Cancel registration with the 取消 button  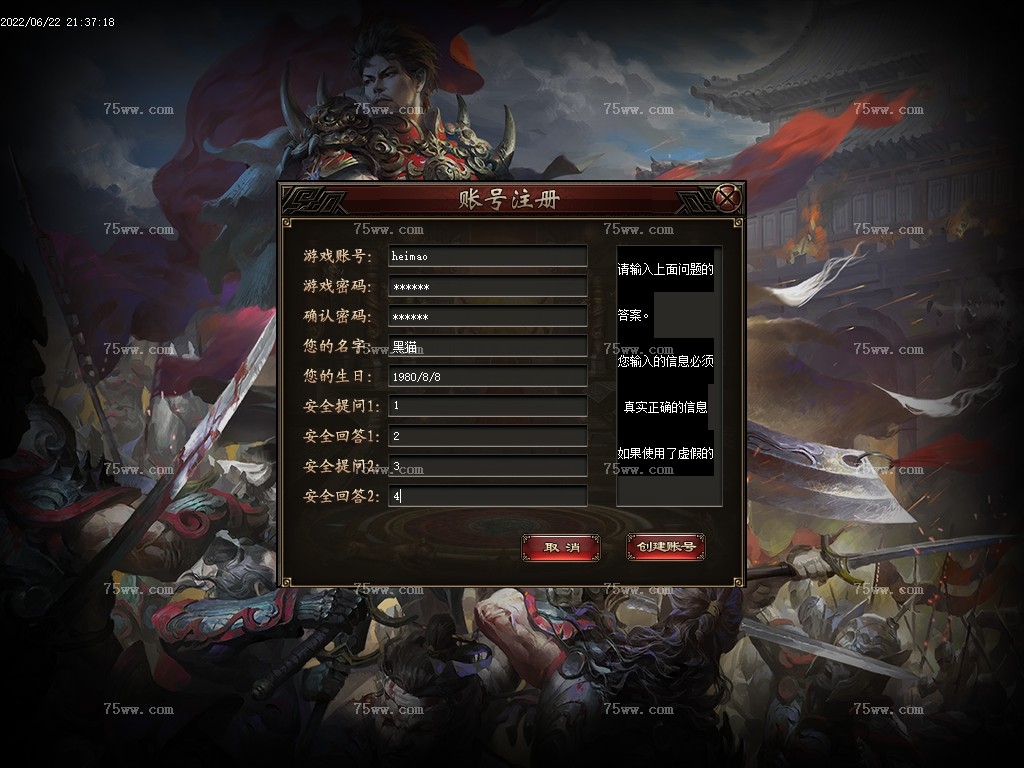tap(561, 547)
